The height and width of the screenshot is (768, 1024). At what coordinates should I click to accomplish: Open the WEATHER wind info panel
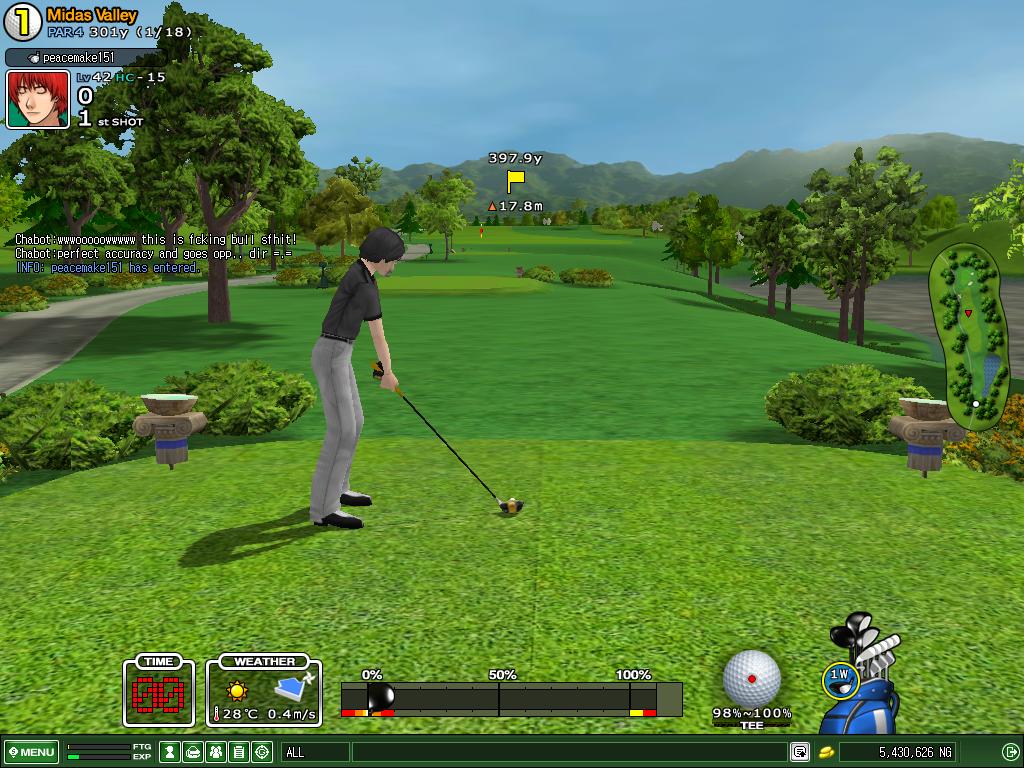point(264,691)
